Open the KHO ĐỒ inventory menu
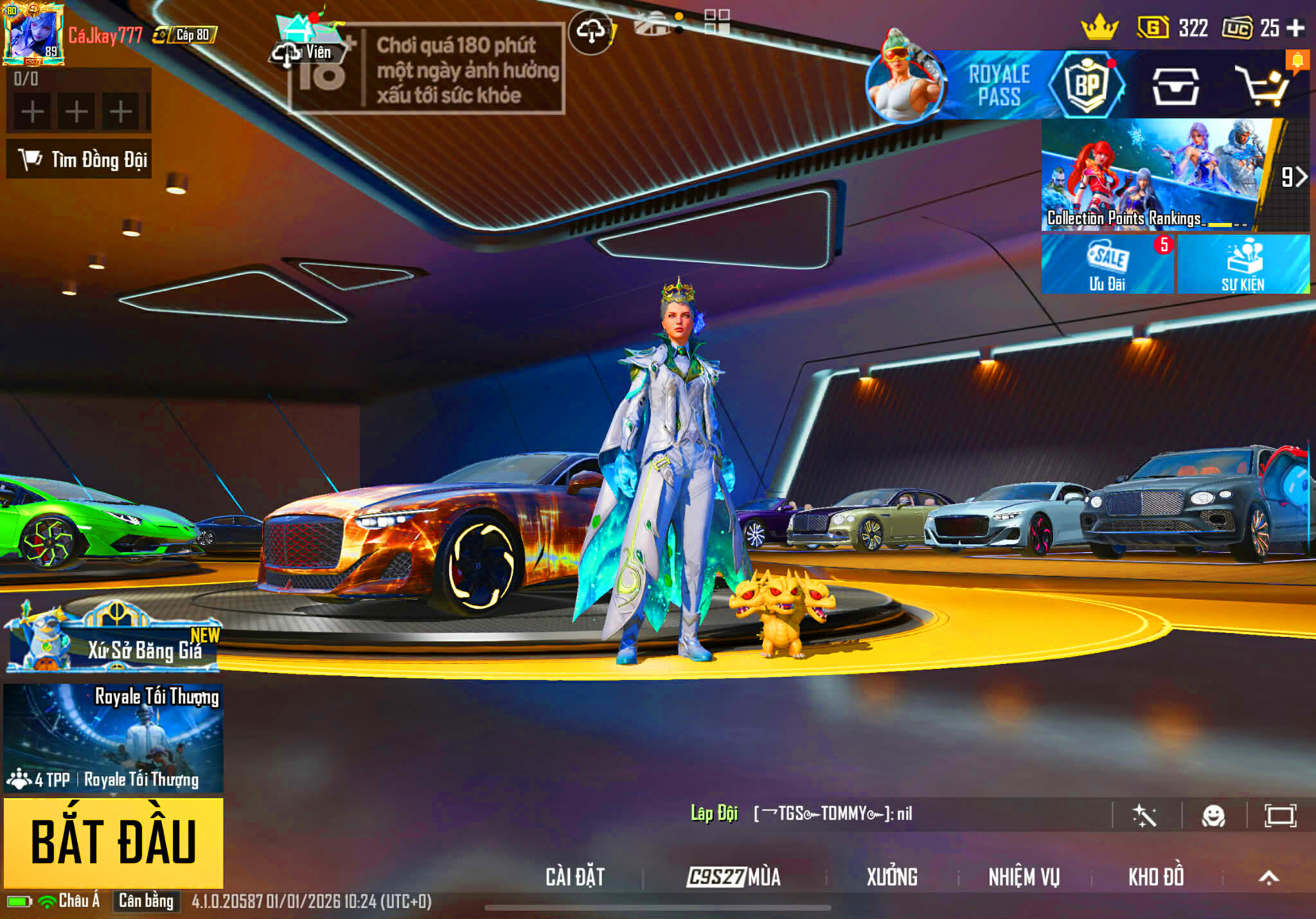The width and height of the screenshot is (1316, 919). (1156, 877)
